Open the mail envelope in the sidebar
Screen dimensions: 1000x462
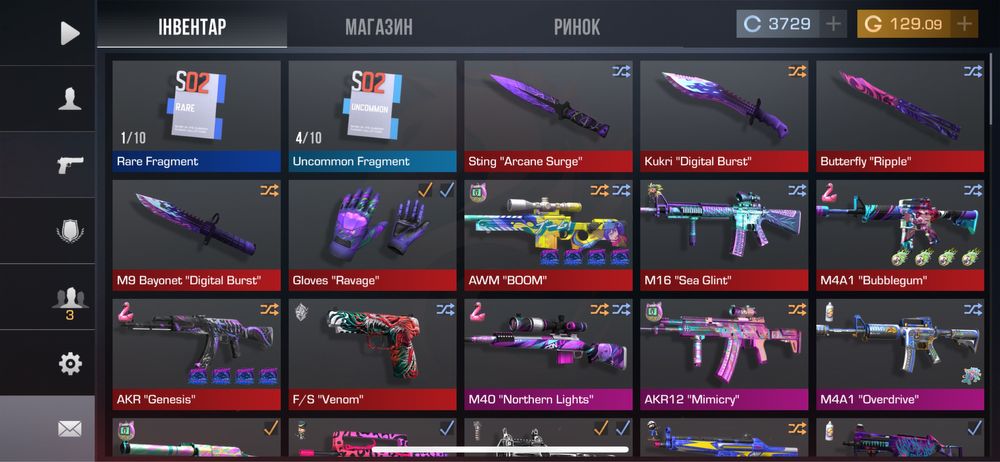pyautogui.click(x=69, y=429)
